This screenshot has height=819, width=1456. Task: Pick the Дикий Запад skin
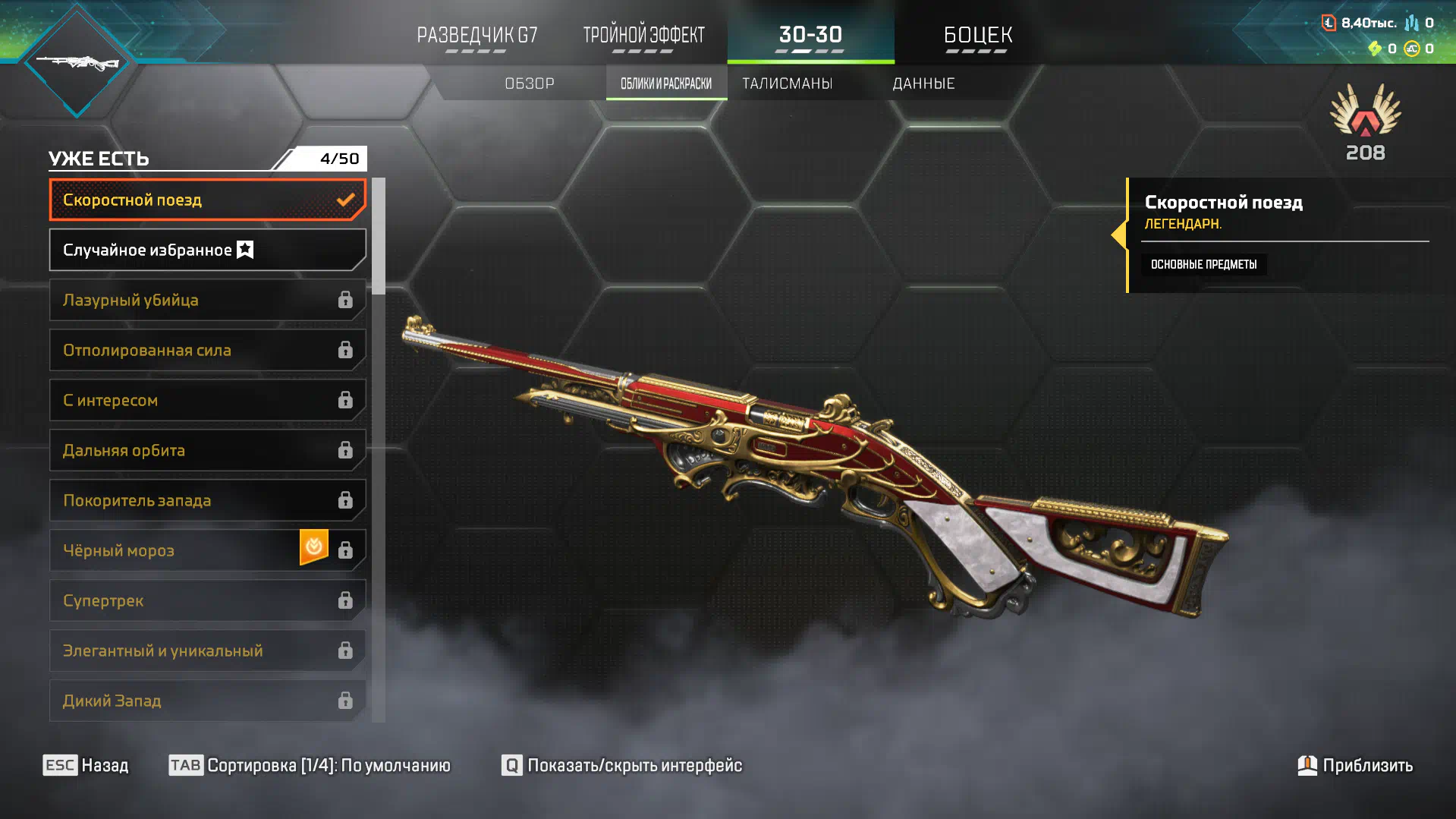coord(207,701)
